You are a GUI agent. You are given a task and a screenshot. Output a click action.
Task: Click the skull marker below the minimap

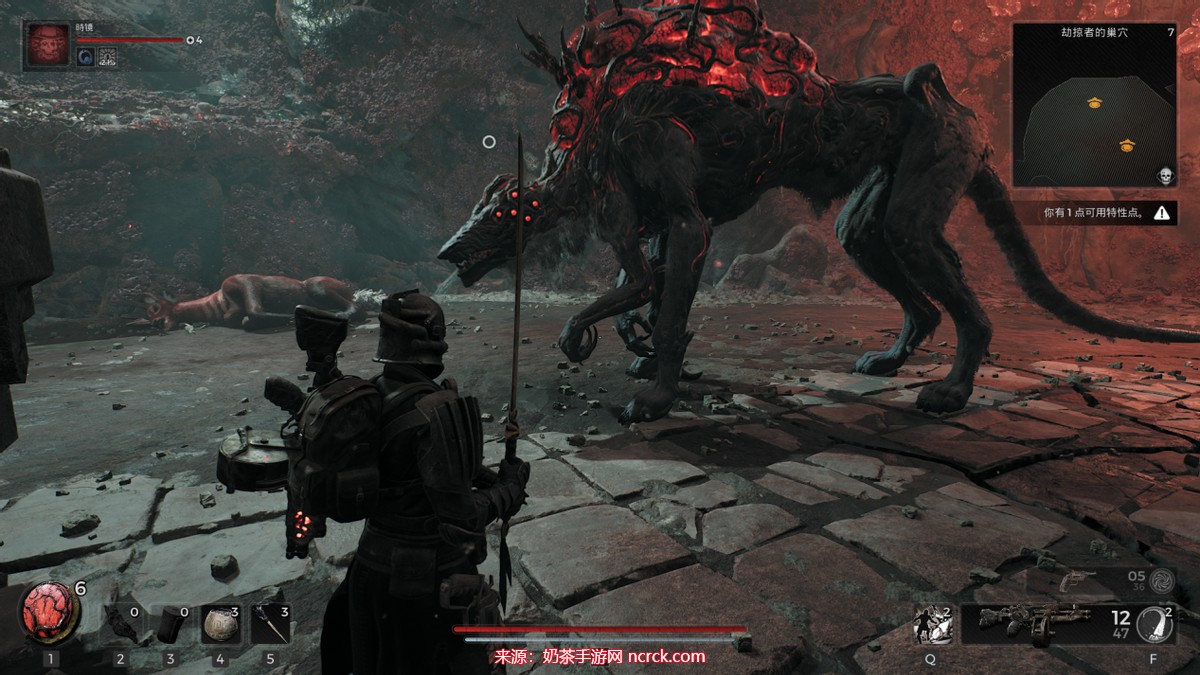[1165, 177]
